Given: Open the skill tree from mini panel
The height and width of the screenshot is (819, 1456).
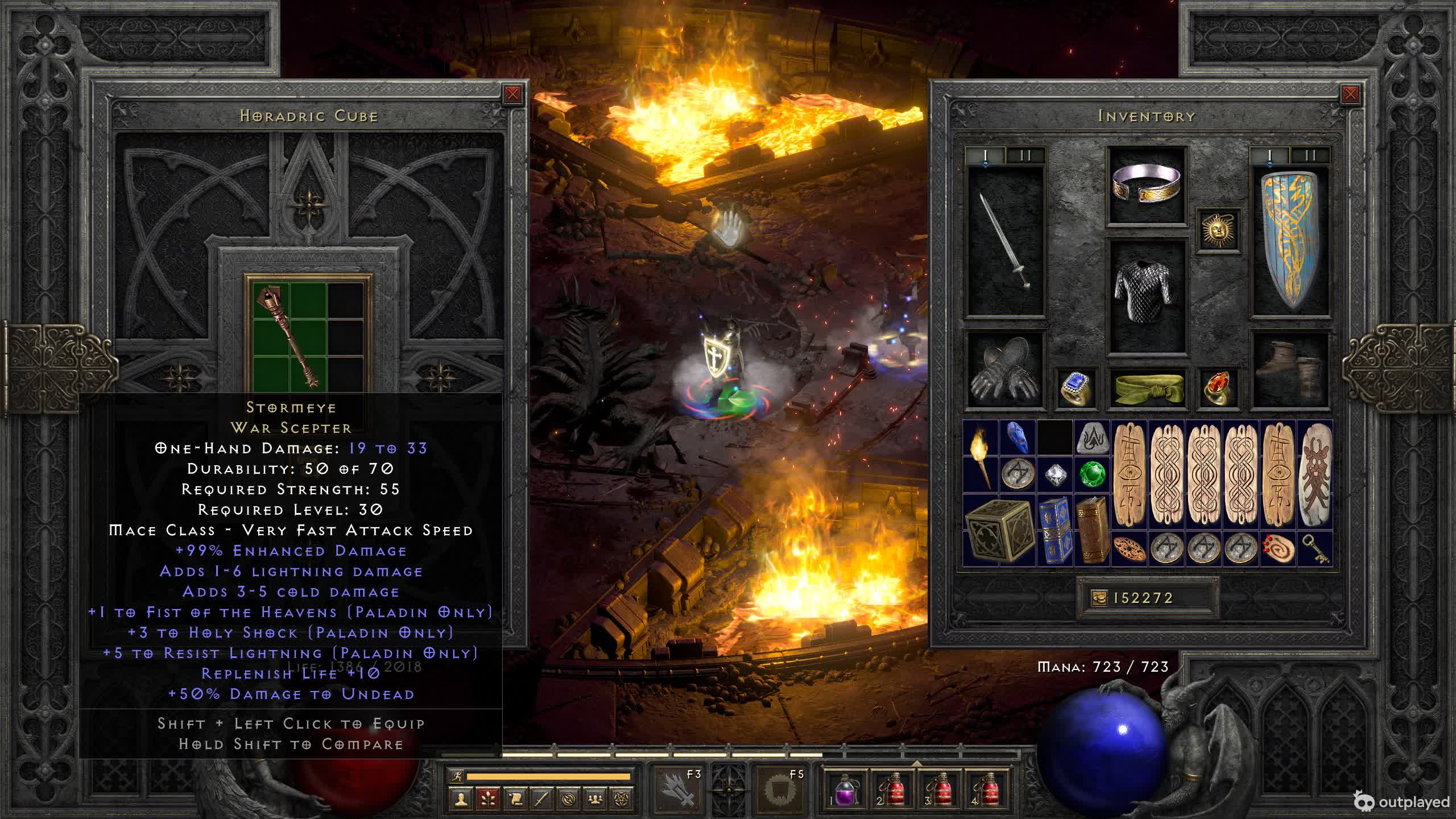Looking at the screenshot, I should tap(489, 799).
